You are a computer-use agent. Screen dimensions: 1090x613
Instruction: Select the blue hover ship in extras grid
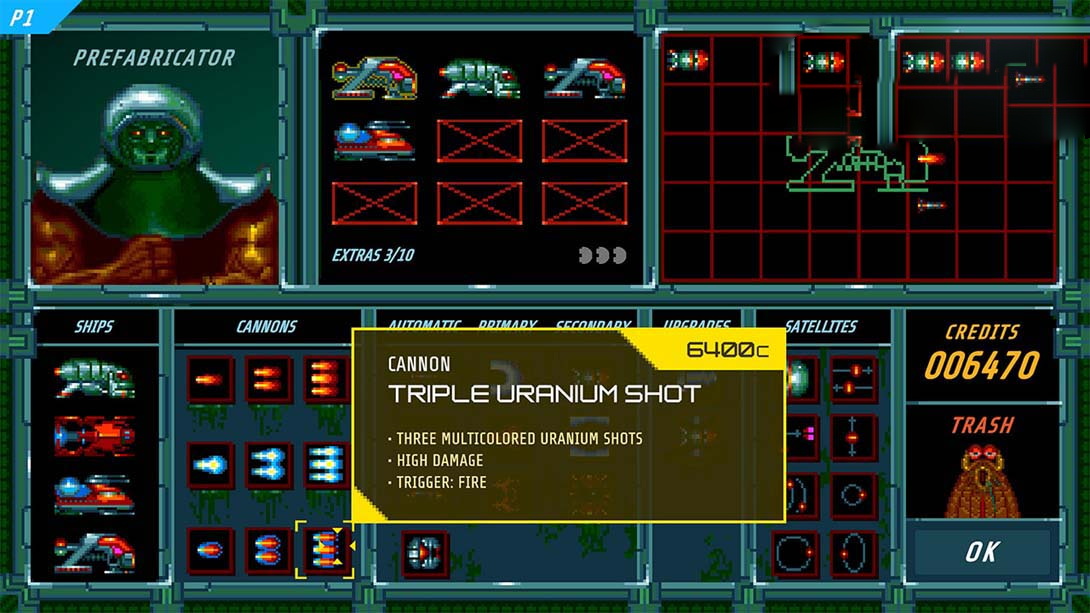(374, 140)
